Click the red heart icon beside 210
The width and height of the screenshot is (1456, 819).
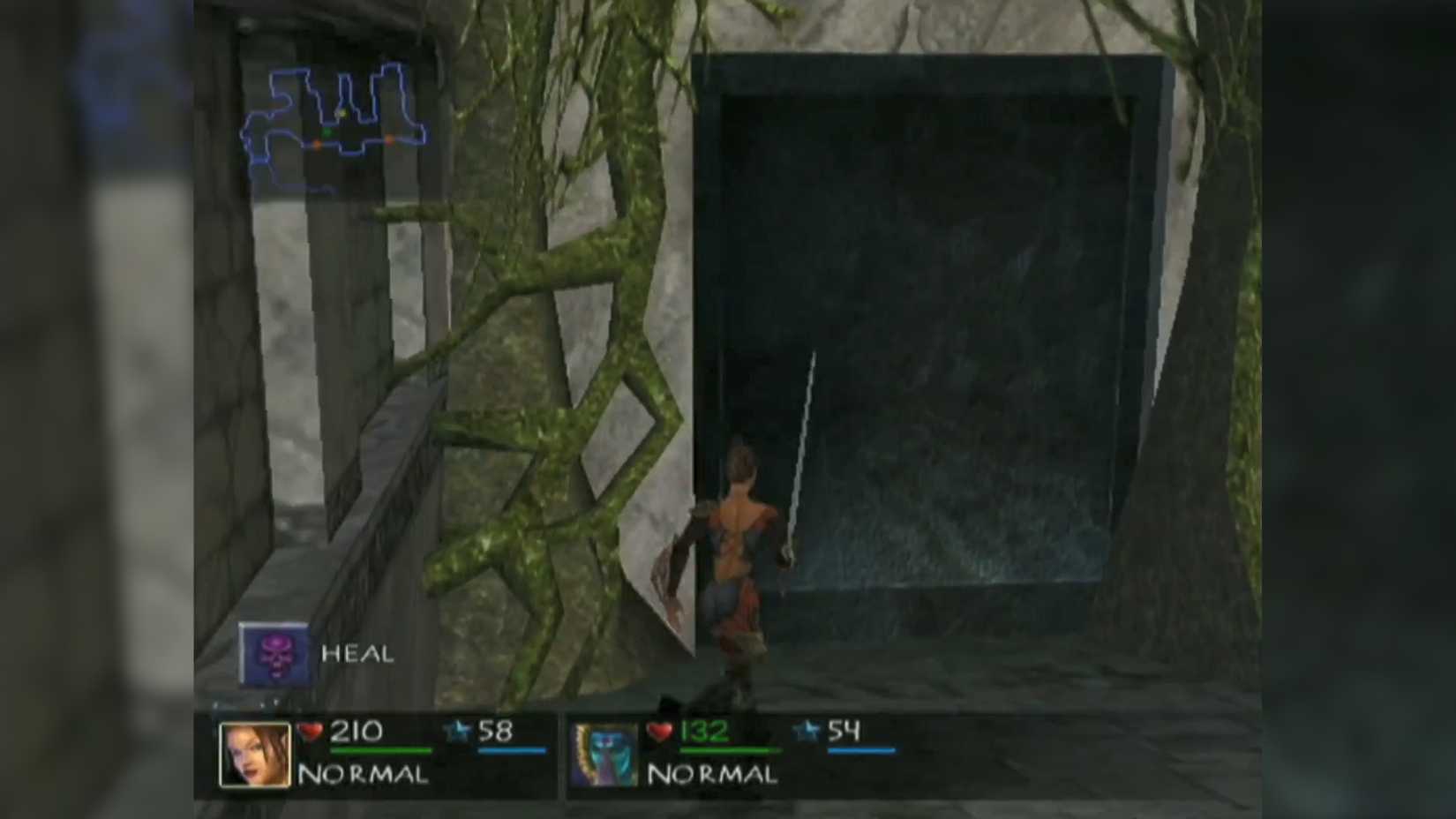point(309,731)
